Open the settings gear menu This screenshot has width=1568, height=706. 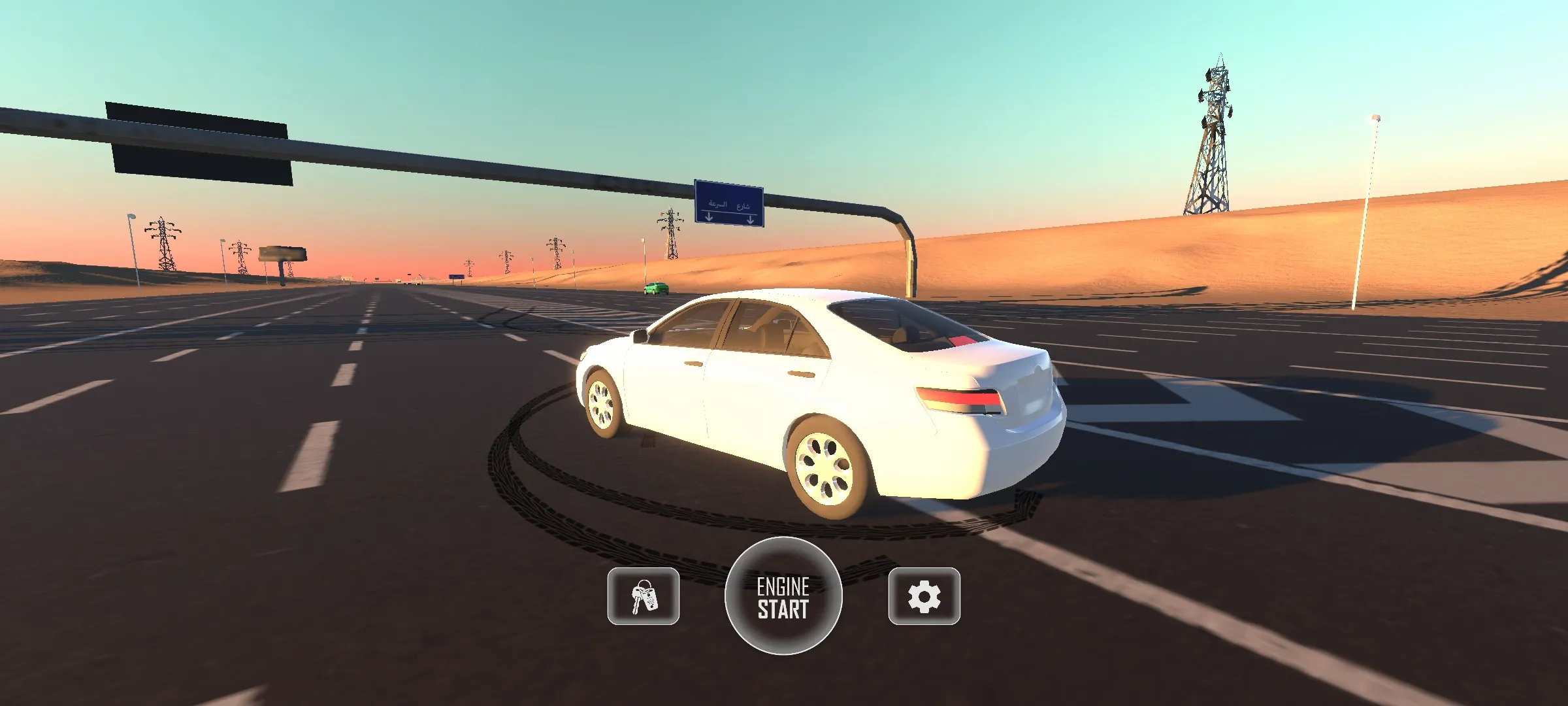(x=924, y=596)
